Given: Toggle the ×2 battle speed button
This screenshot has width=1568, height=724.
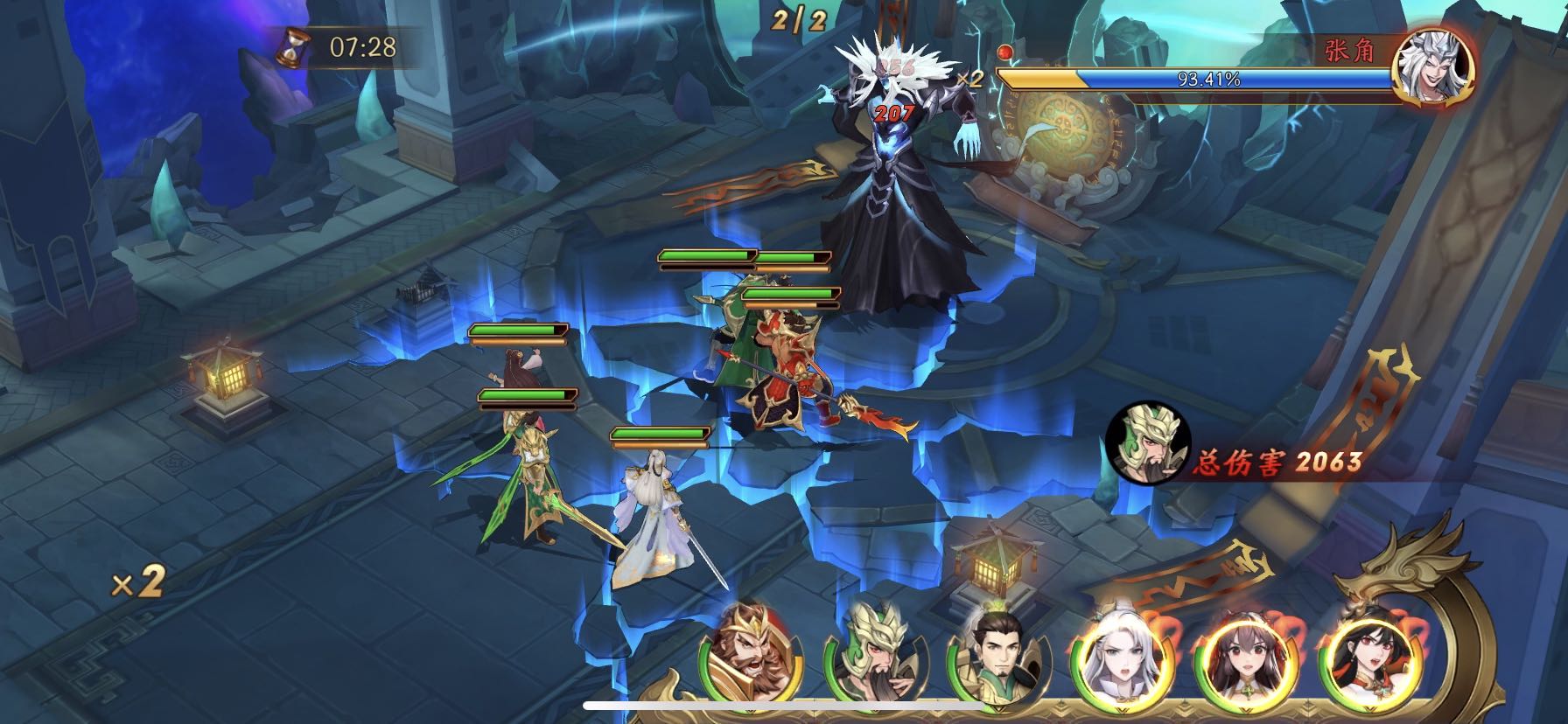Looking at the screenshot, I should [x=138, y=581].
